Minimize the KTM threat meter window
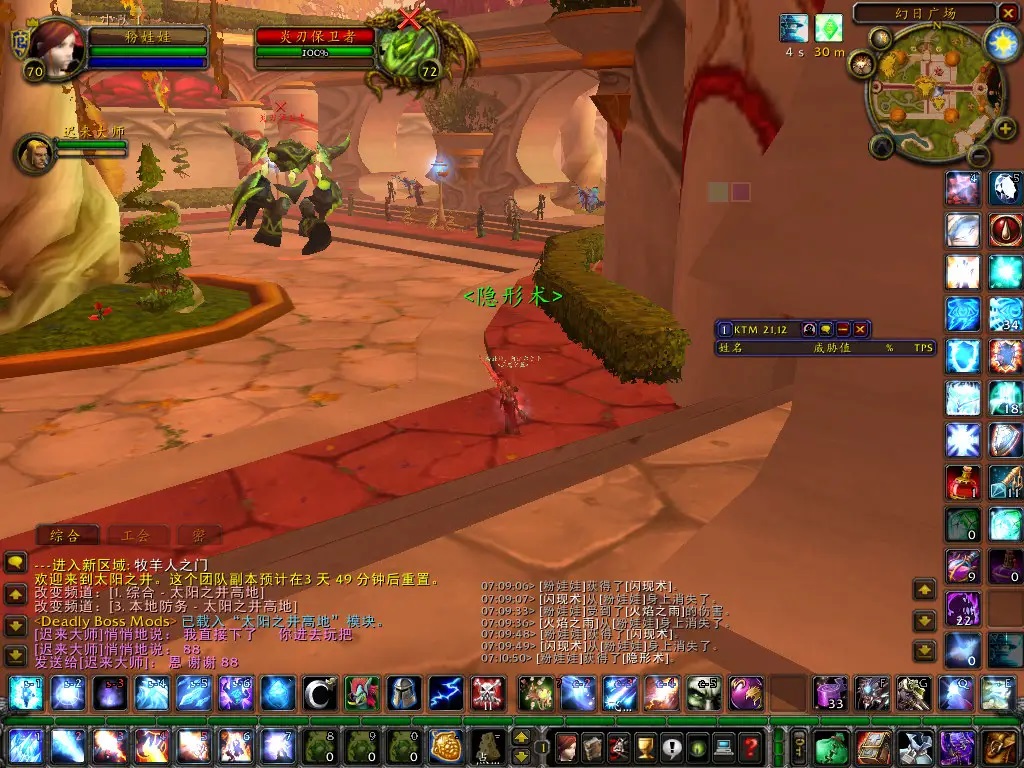The width and height of the screenshot is (1024, 768). (x=842, y=329)
